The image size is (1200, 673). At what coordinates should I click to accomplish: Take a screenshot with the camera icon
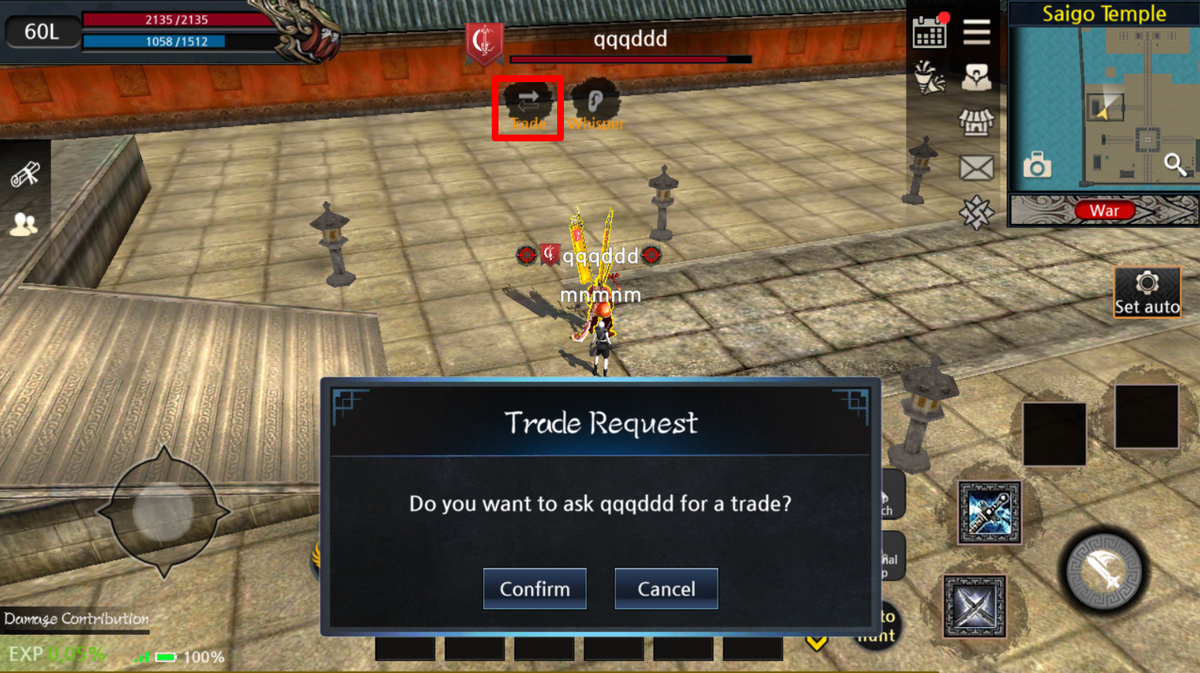1037,166
